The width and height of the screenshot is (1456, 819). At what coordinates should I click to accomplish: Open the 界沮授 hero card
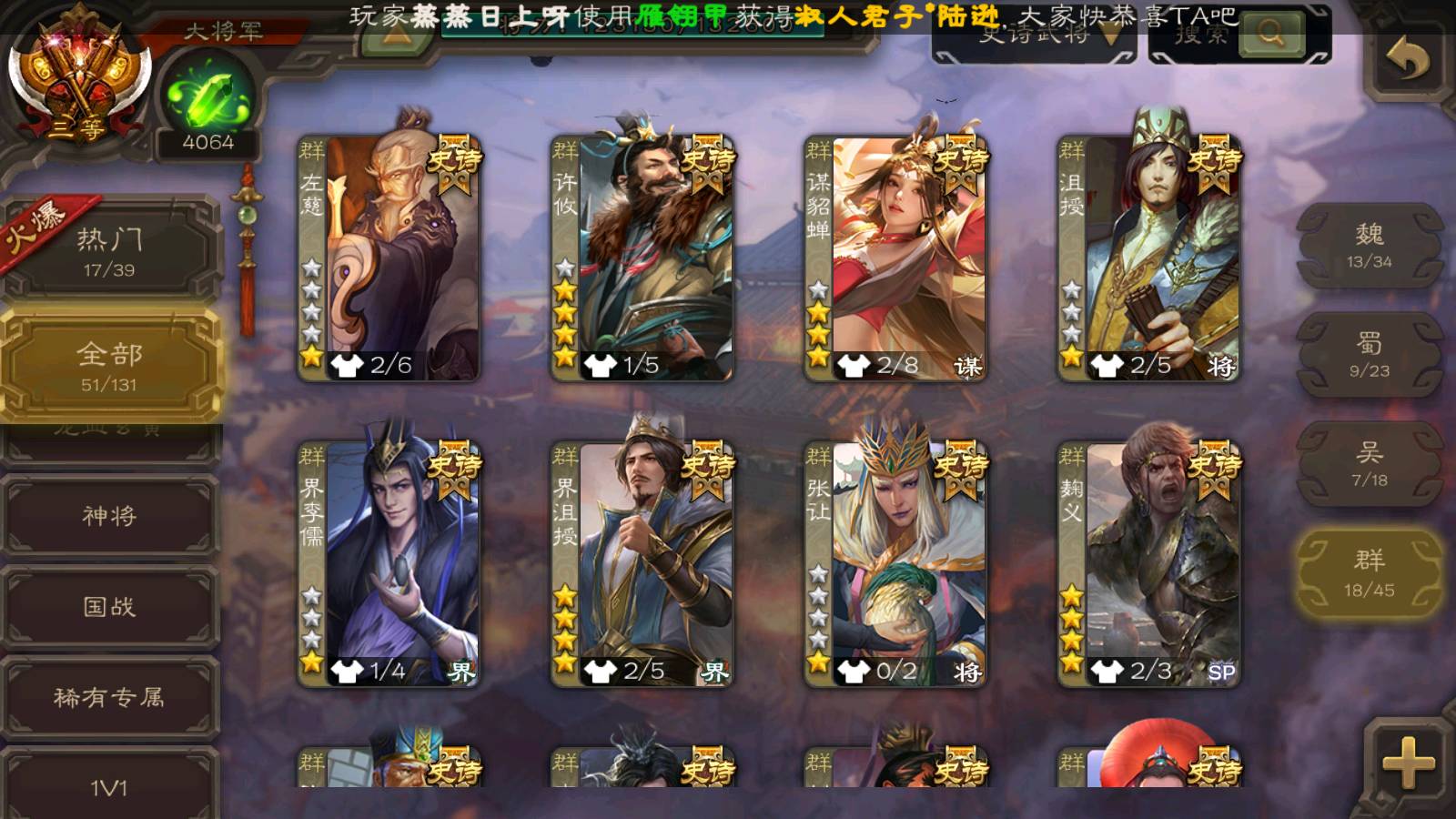pos(642,562)
